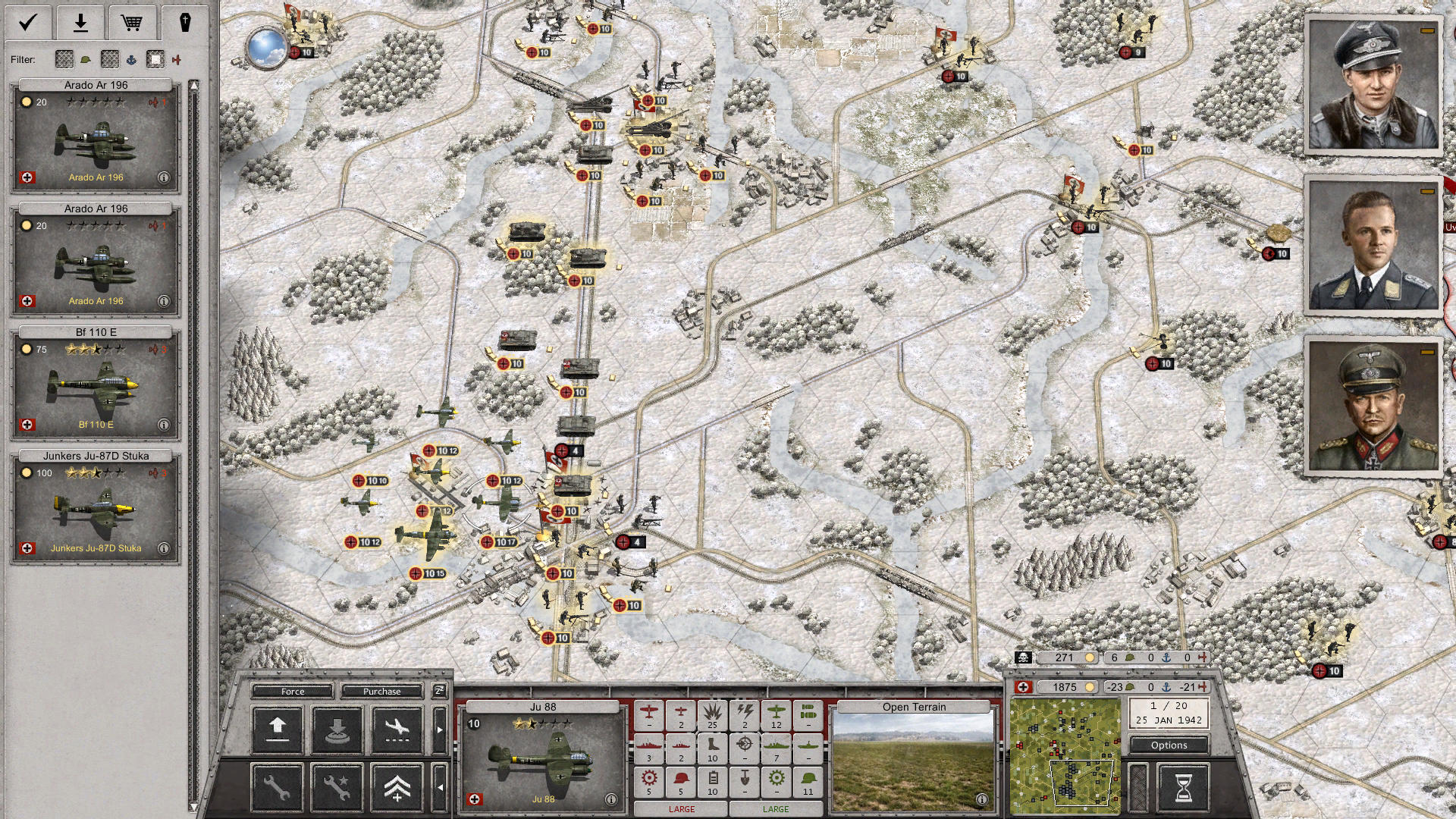Select the Air transport plane icon
Viewport: 1456px width, 819px height.
click(x=398, y=730)
